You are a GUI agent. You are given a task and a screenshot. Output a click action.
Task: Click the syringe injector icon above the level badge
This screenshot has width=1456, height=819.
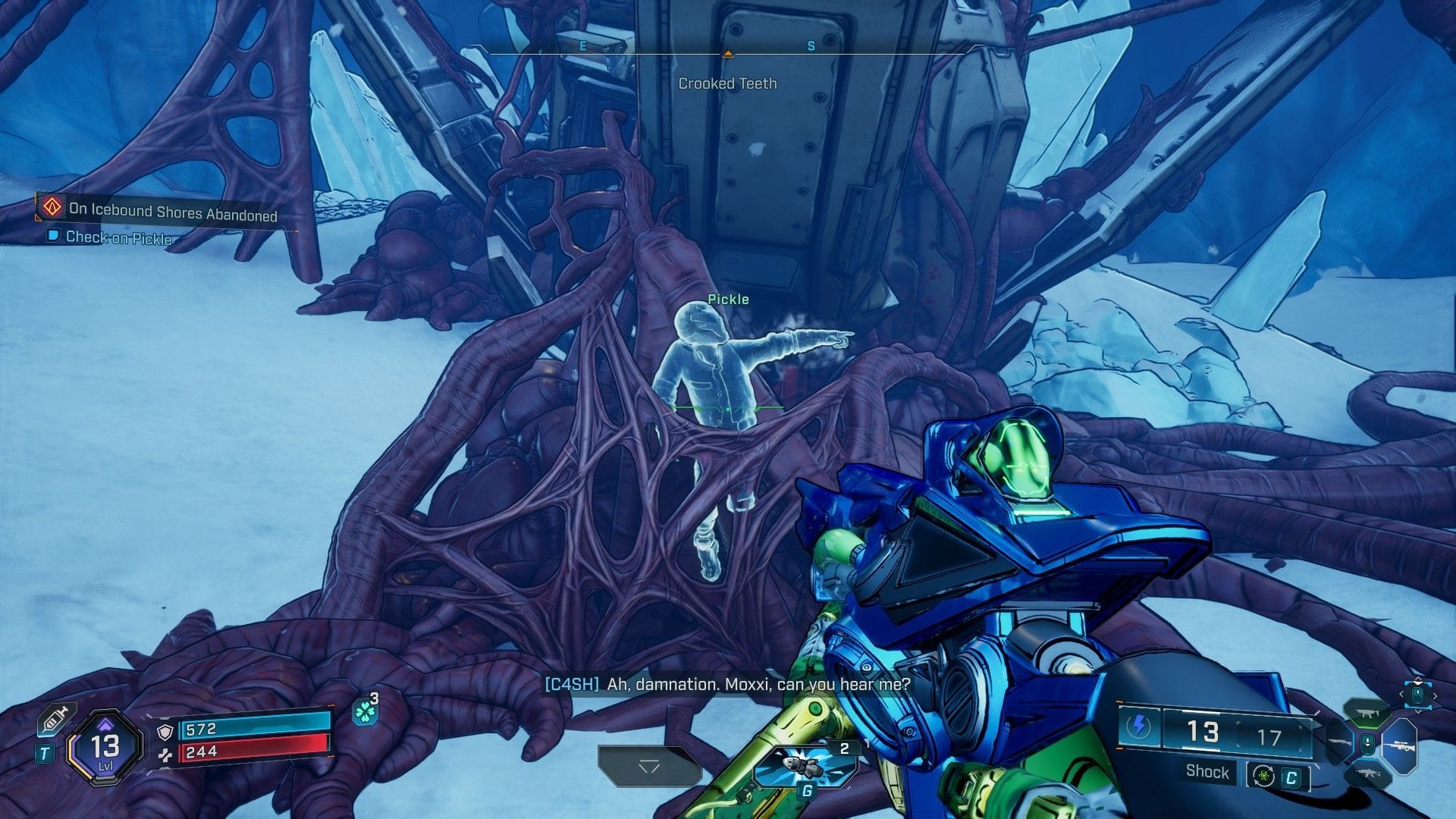coord(55,719)
